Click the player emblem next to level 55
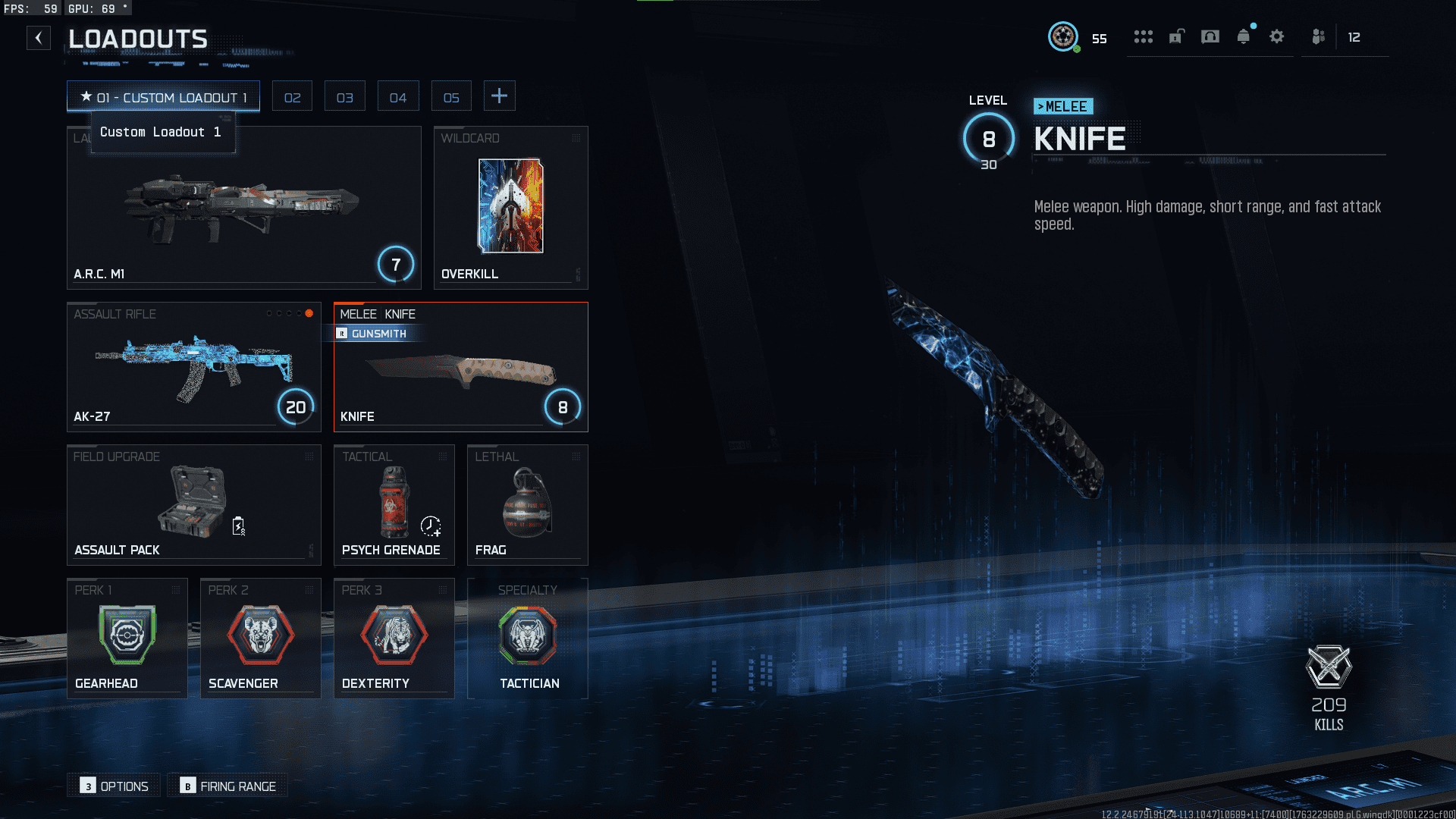The width and height of the screenshot is (1456, 819). coord(1064,36)
